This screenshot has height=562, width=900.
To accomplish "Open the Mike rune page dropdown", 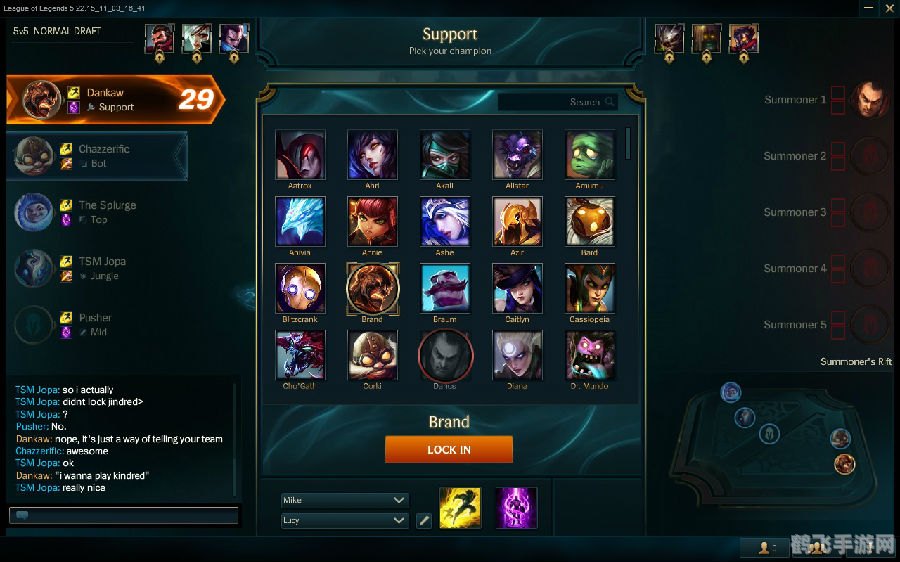I will coord(345,500).
